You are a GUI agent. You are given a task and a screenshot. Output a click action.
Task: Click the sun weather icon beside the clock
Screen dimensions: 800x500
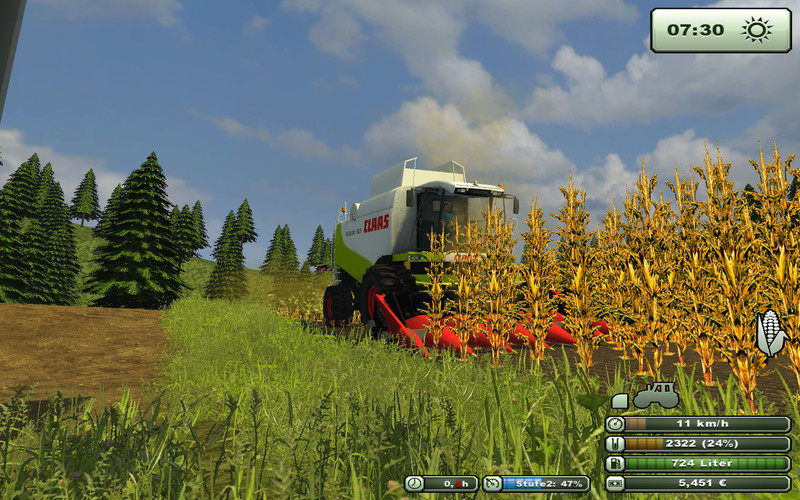coord(757,30)
